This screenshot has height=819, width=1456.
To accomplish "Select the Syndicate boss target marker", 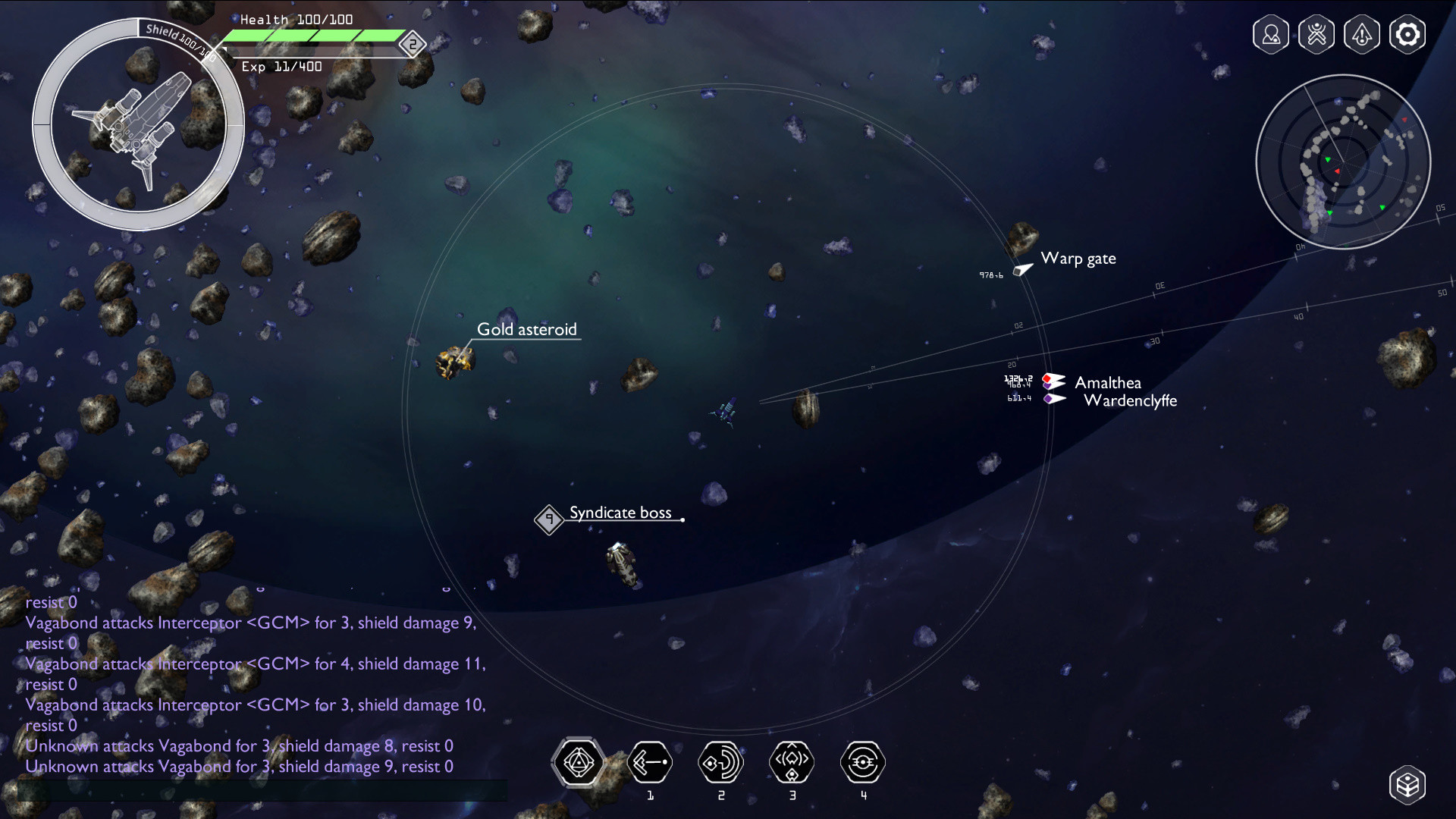I will 549,519.
